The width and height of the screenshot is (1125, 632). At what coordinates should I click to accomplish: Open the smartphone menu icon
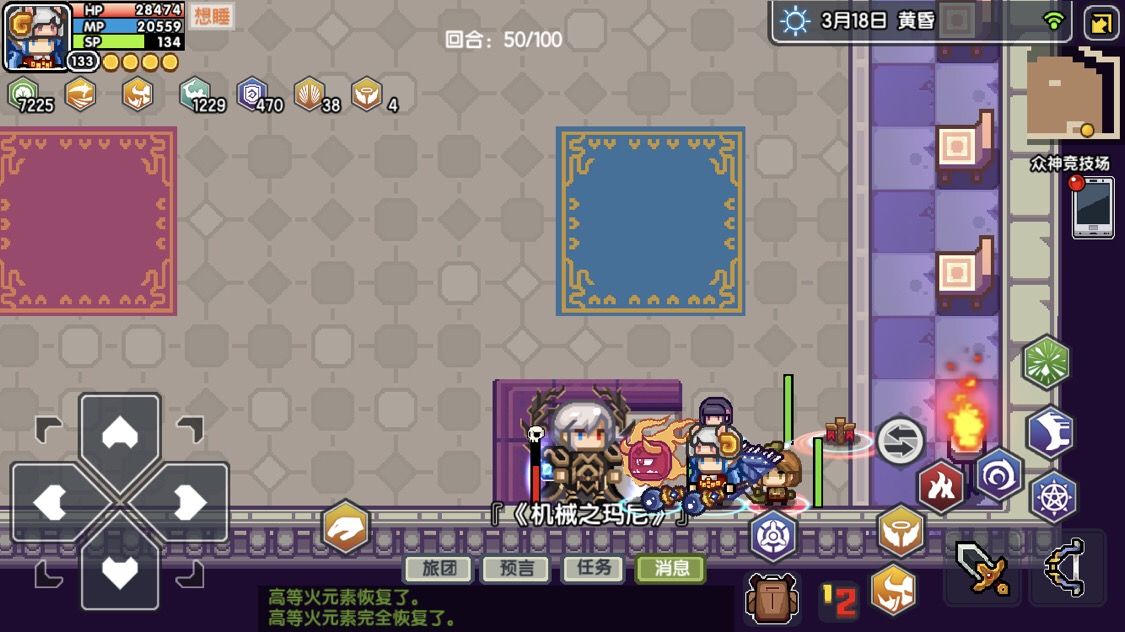tap(1093, 207)
